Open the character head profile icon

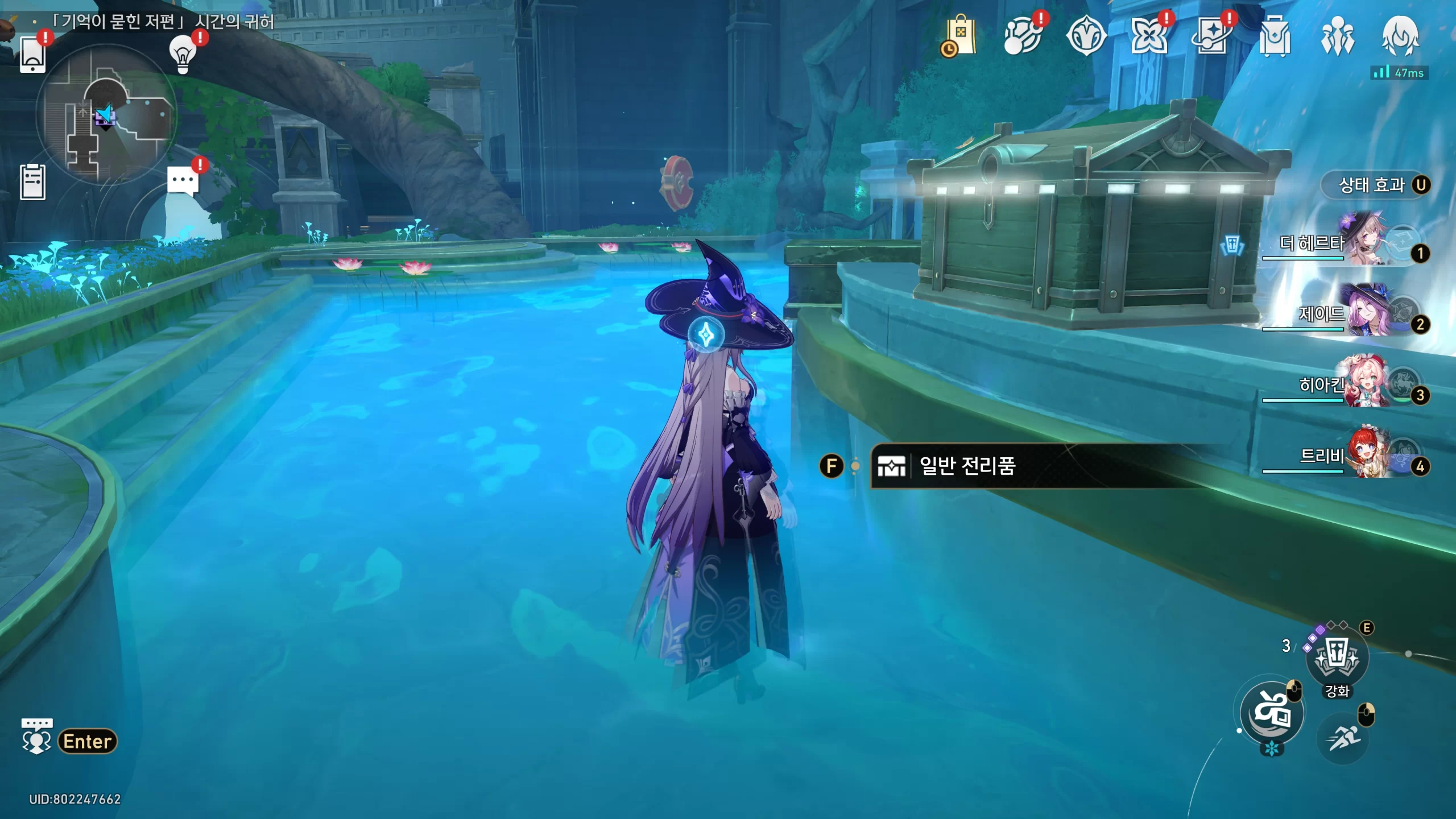(x=1400, y=36)
